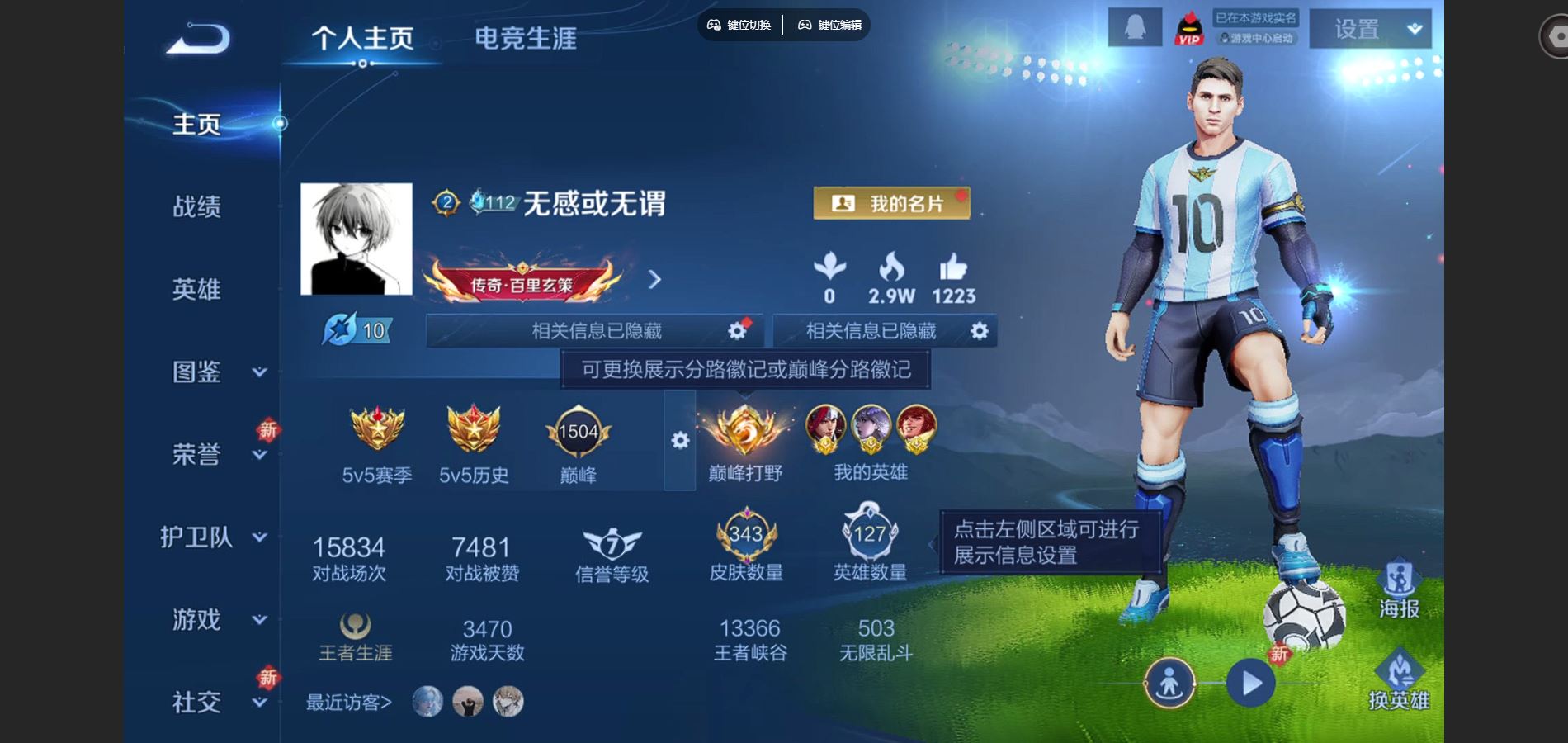Open the QQ penguin icon at top right
The width and height of the screenshot is (1568, 743).
coord(1135,27)
